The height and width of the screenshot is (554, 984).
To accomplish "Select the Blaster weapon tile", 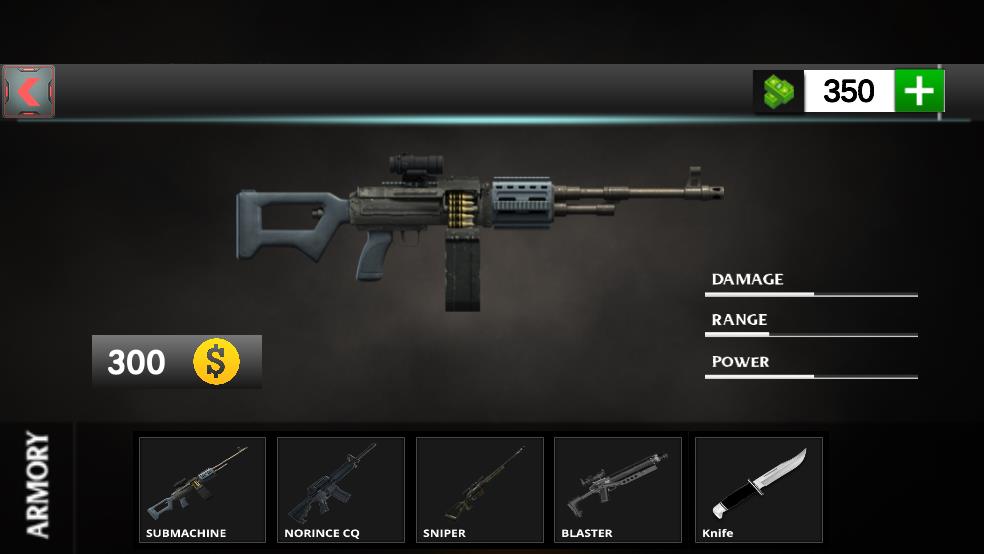I will pyautogui.click(x=617, y=489).
